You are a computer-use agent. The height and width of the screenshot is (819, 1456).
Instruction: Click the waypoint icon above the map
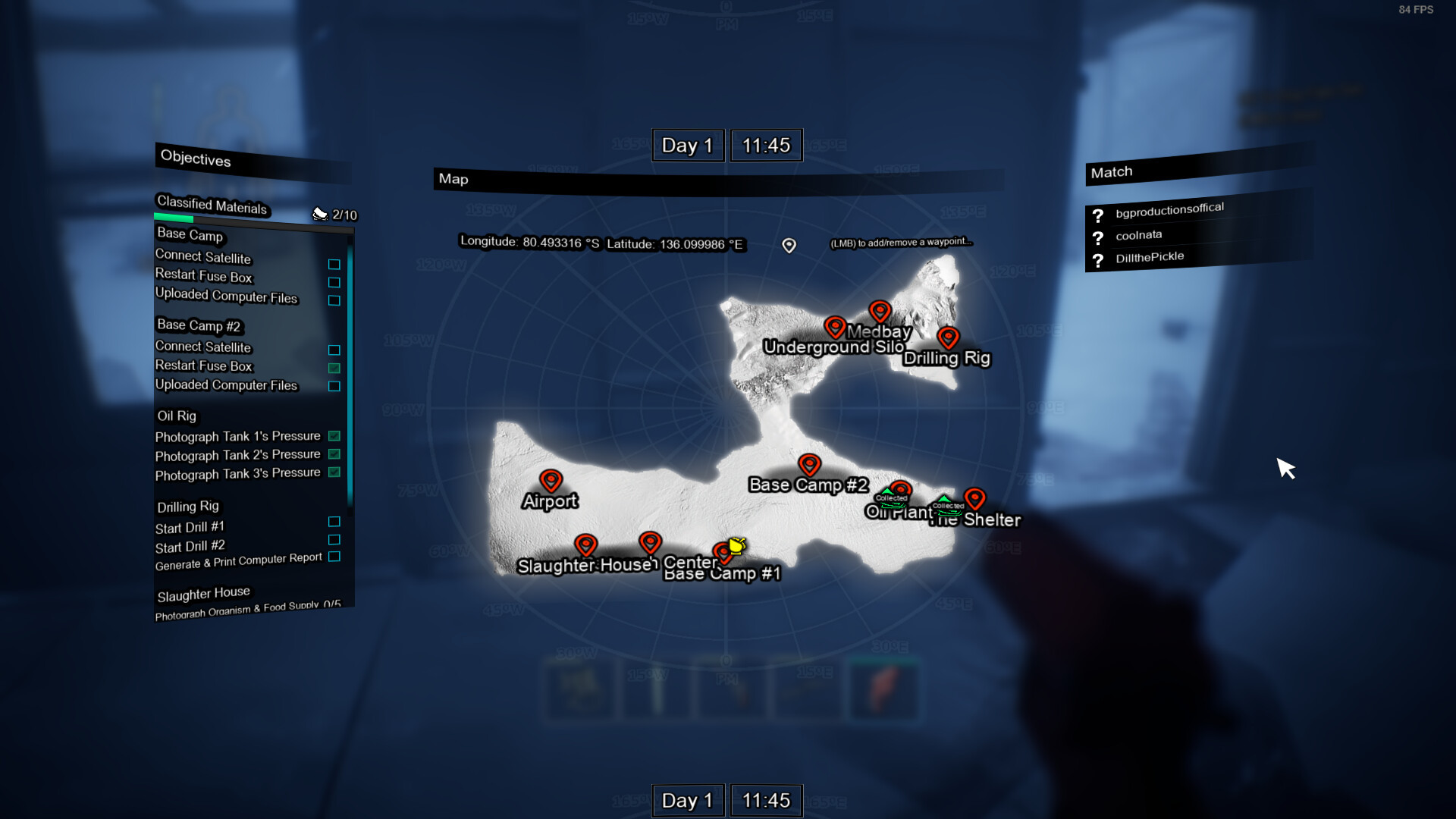tap(789, 245)
